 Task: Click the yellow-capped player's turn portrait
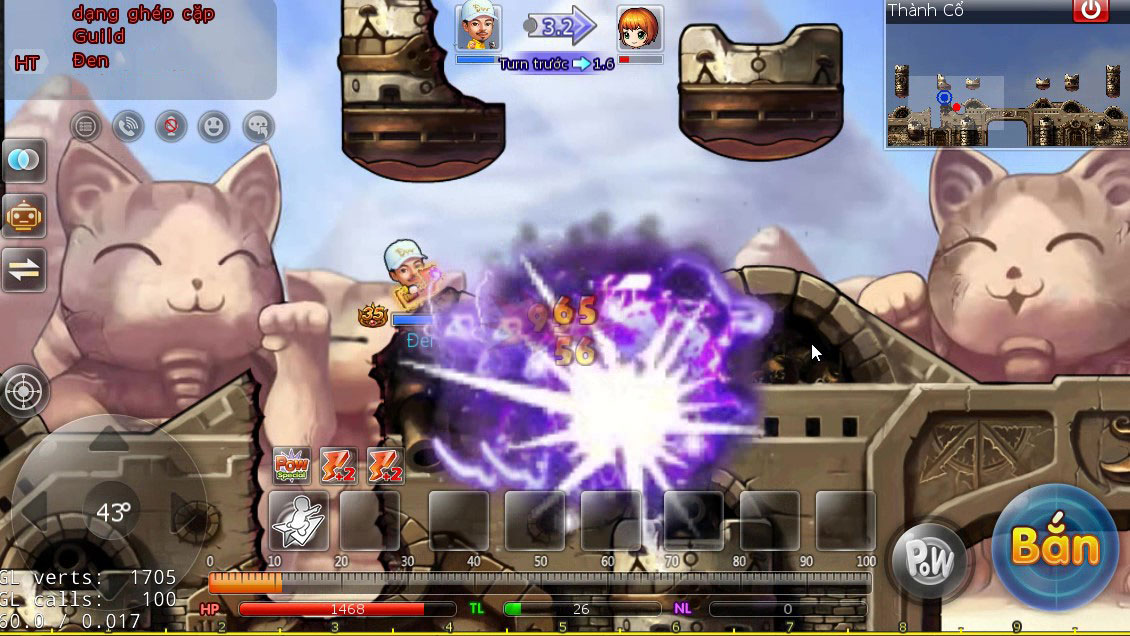tap(478, 27)
